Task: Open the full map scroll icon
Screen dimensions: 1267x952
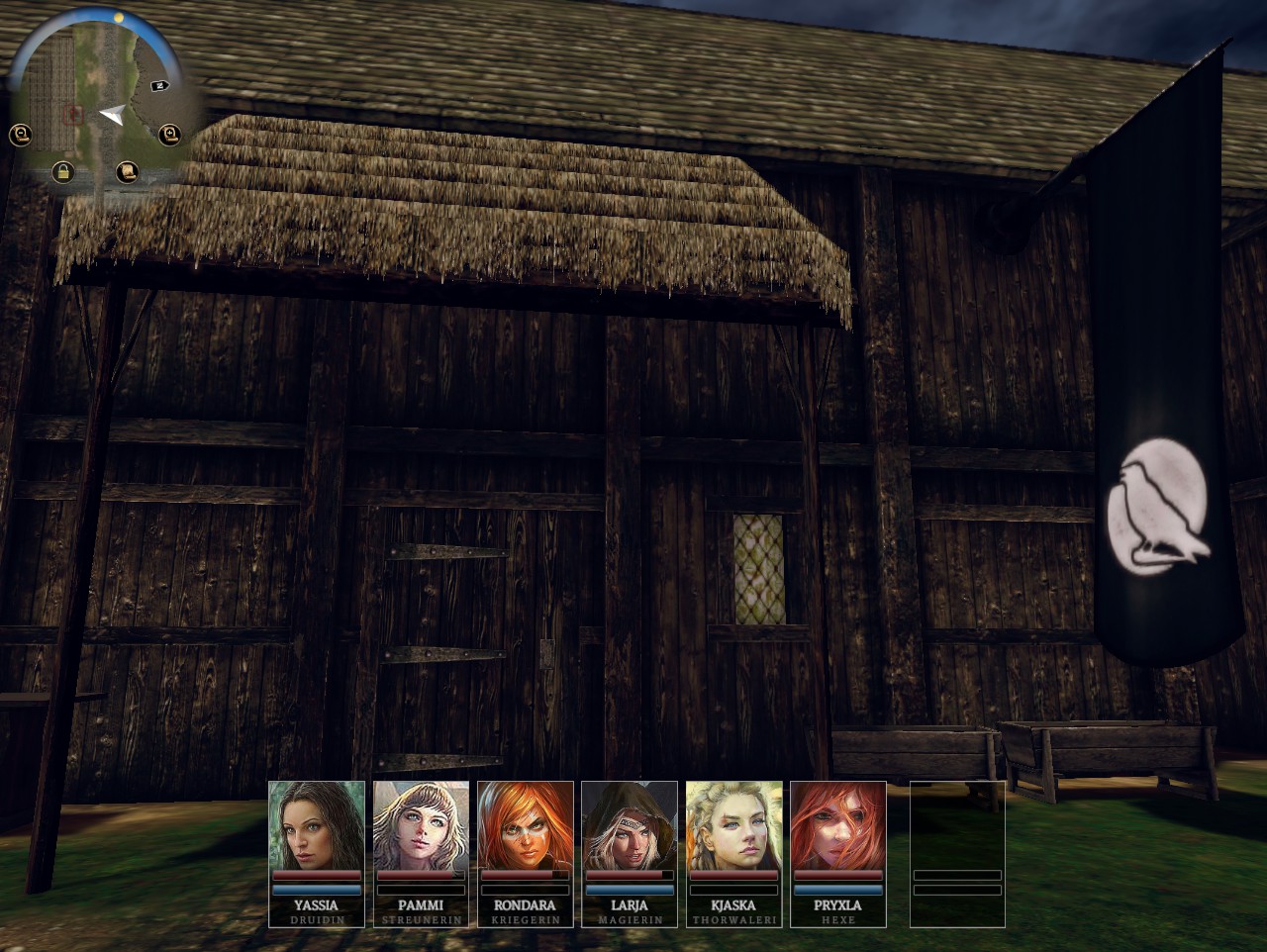Action: (127, 172)
